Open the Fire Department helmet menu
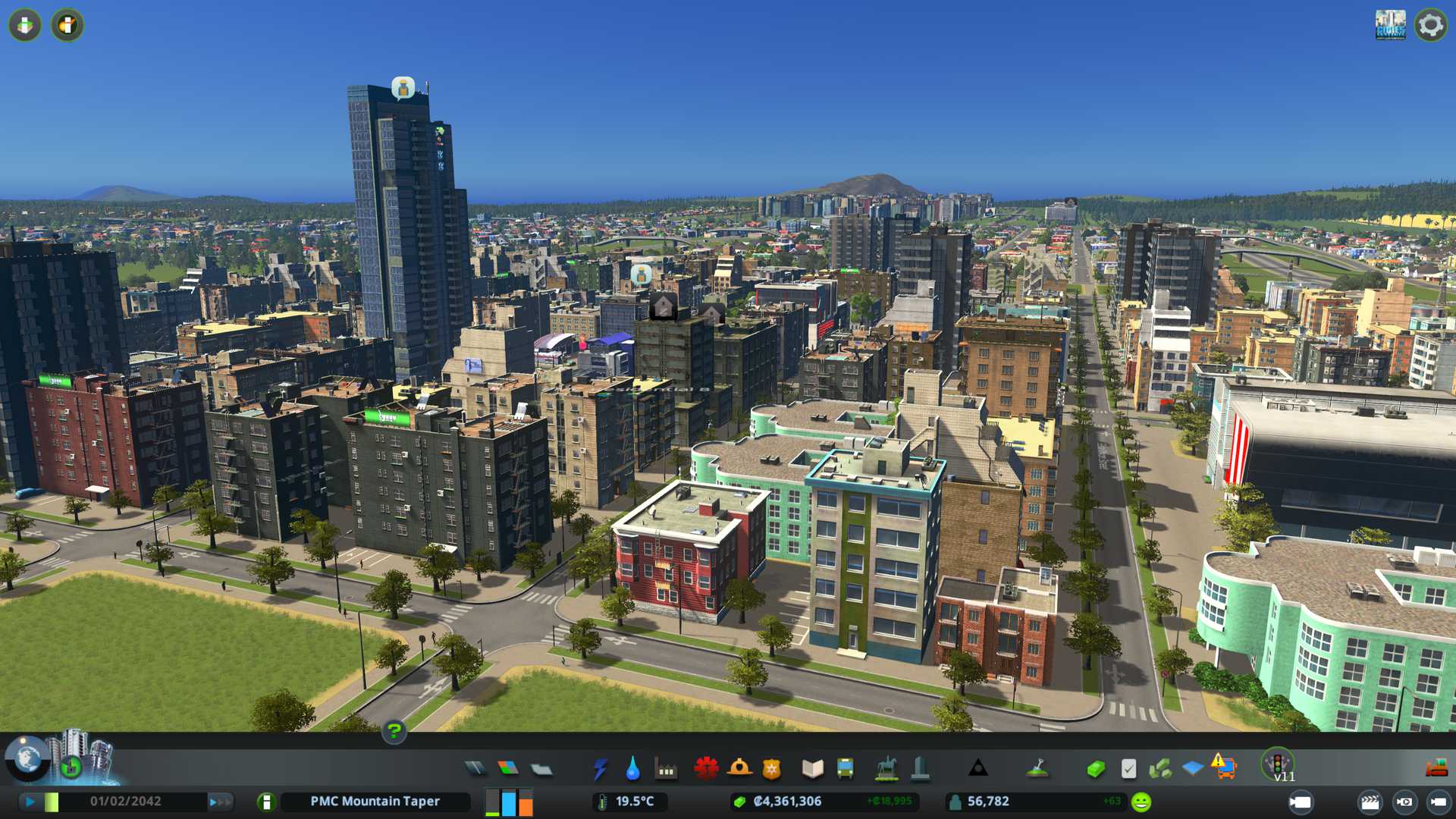1456x819 pixels. click(x=739, y=769)
